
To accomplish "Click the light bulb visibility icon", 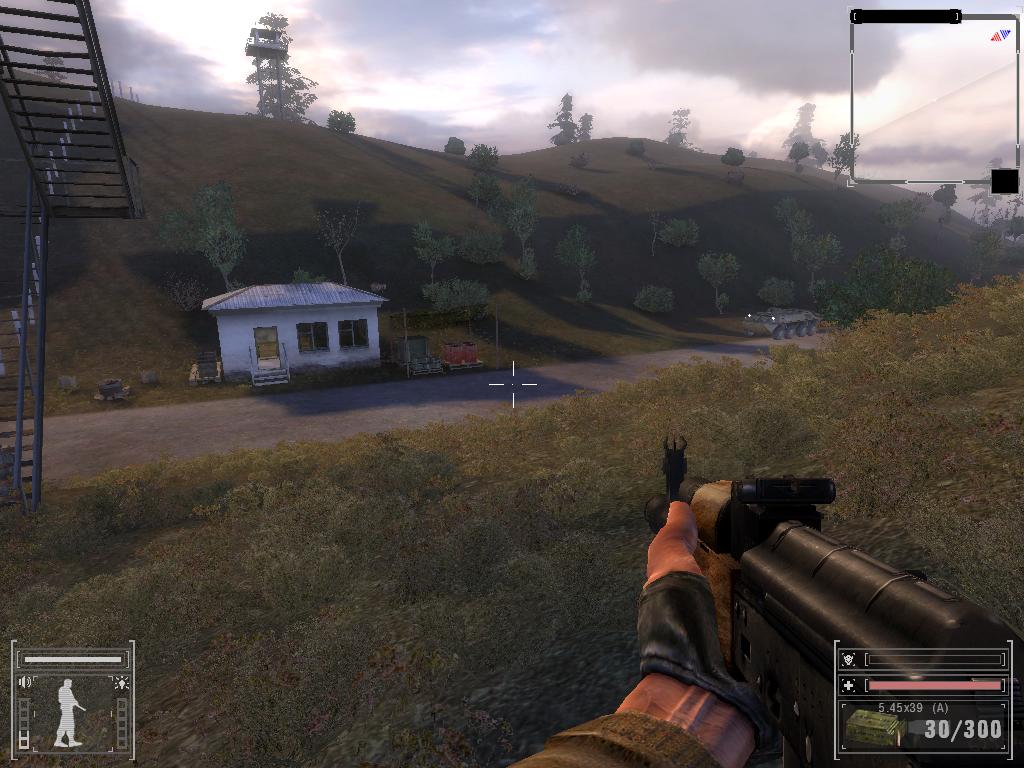I will point(121,683).
